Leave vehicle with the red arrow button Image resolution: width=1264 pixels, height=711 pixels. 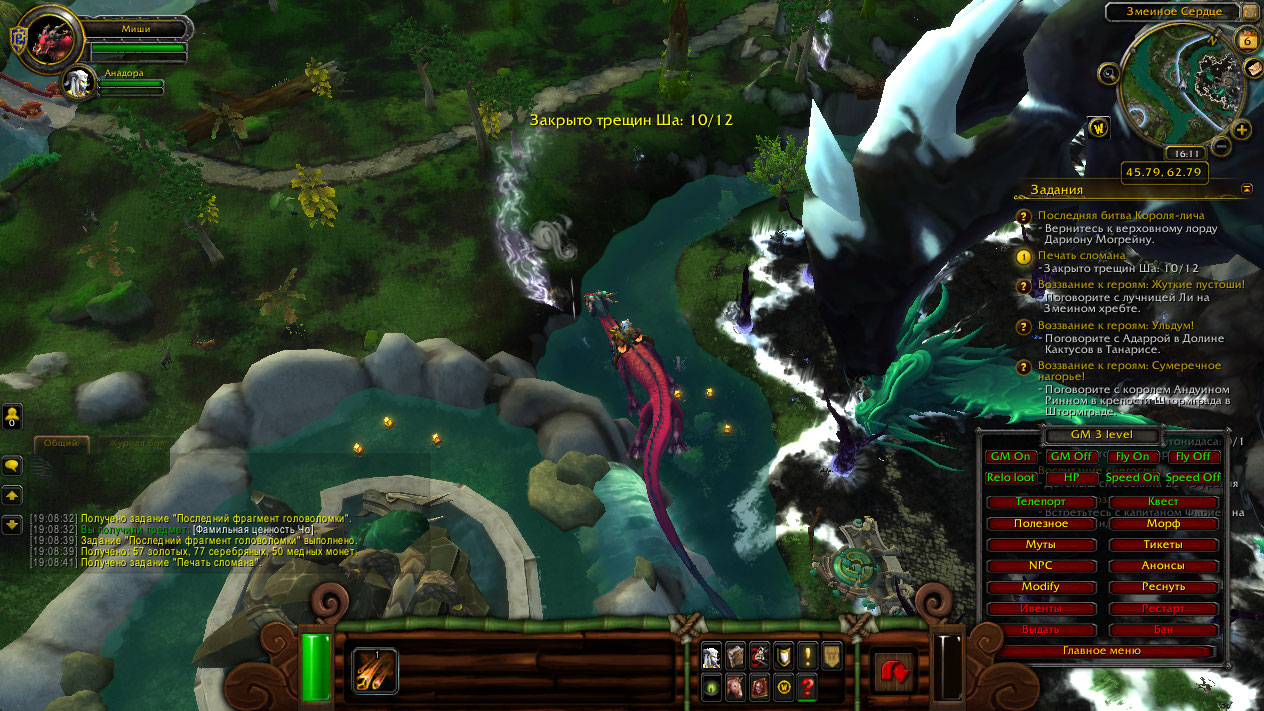point(893,670)
